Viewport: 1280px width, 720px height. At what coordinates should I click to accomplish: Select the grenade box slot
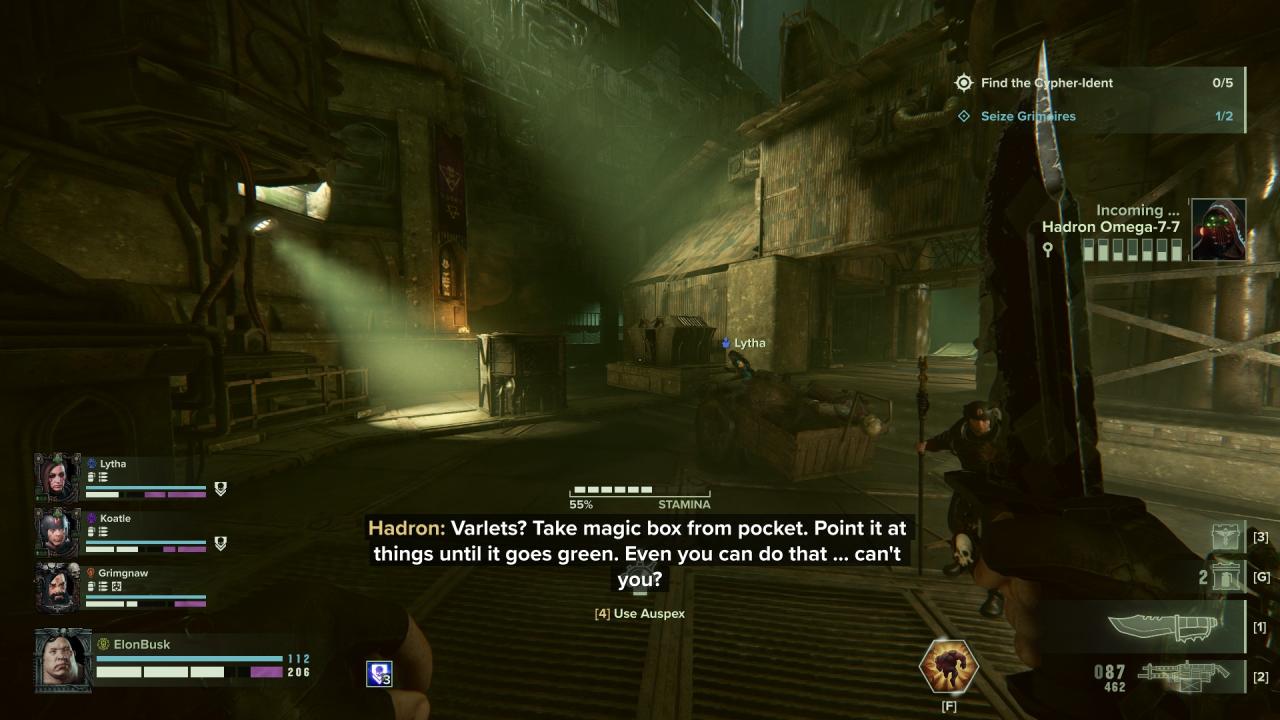[x=1226, y=577]
